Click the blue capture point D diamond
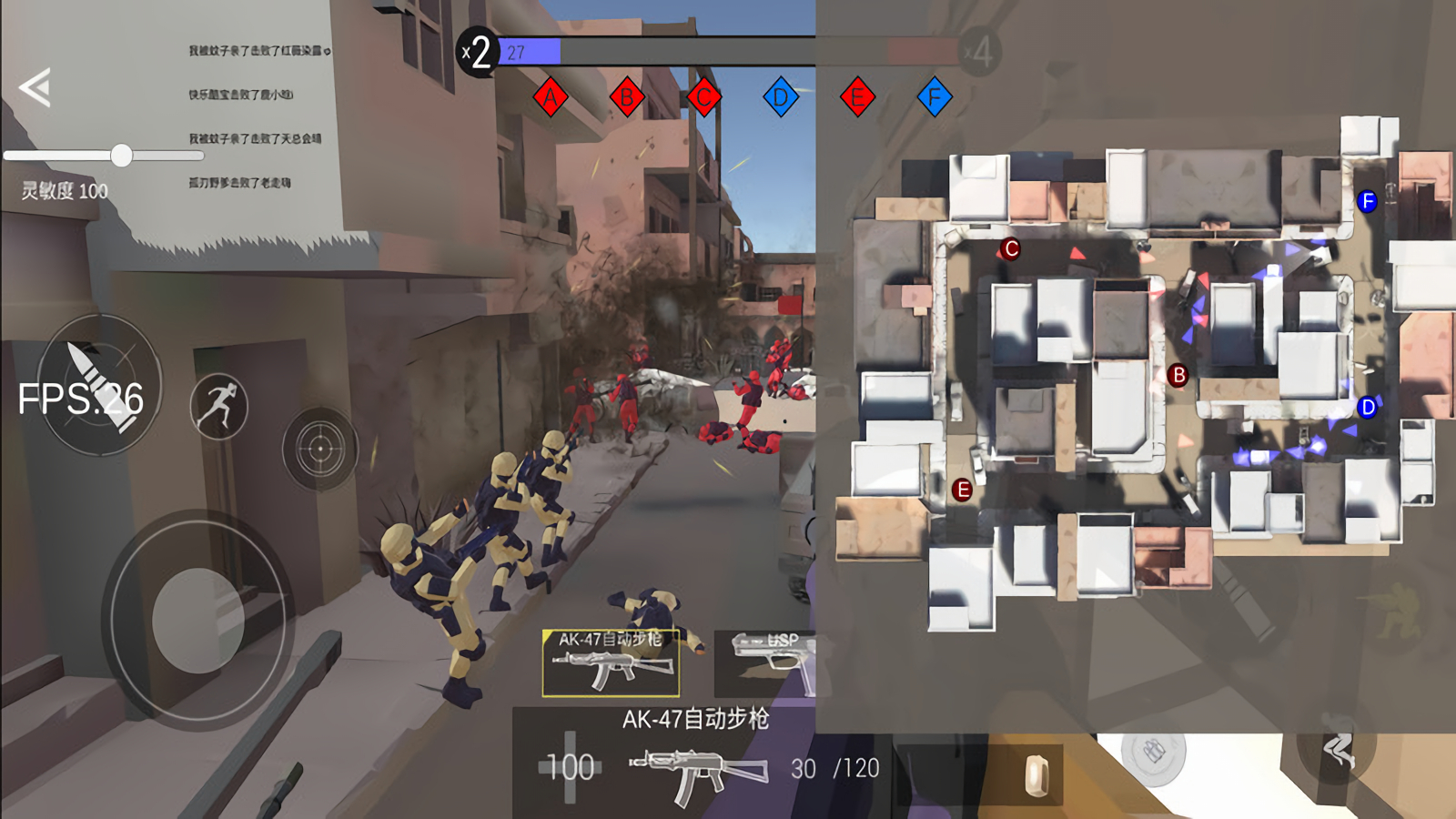The image size is (1456, 819). click(x=781, y=97)
